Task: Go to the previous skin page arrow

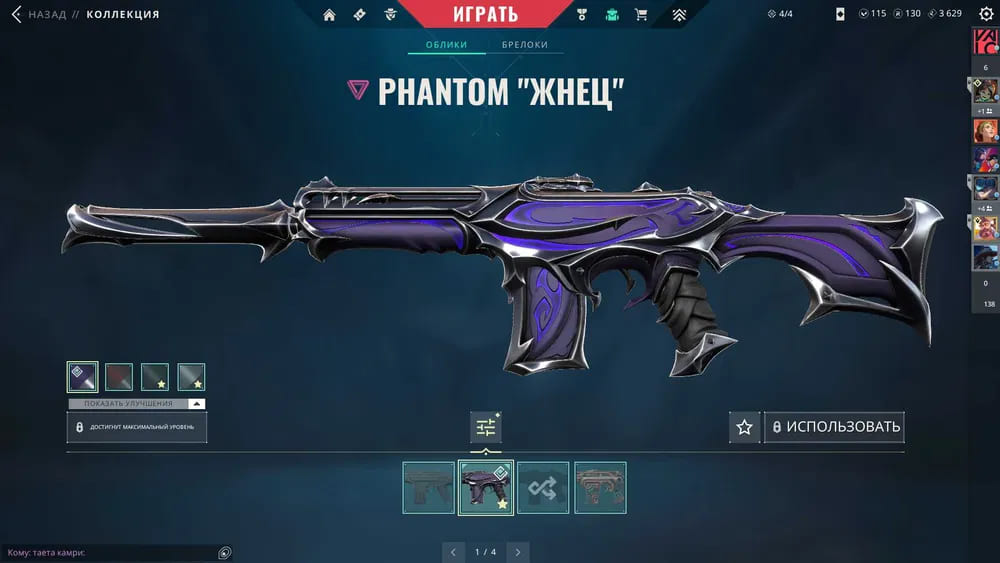Action: (453, 551)
